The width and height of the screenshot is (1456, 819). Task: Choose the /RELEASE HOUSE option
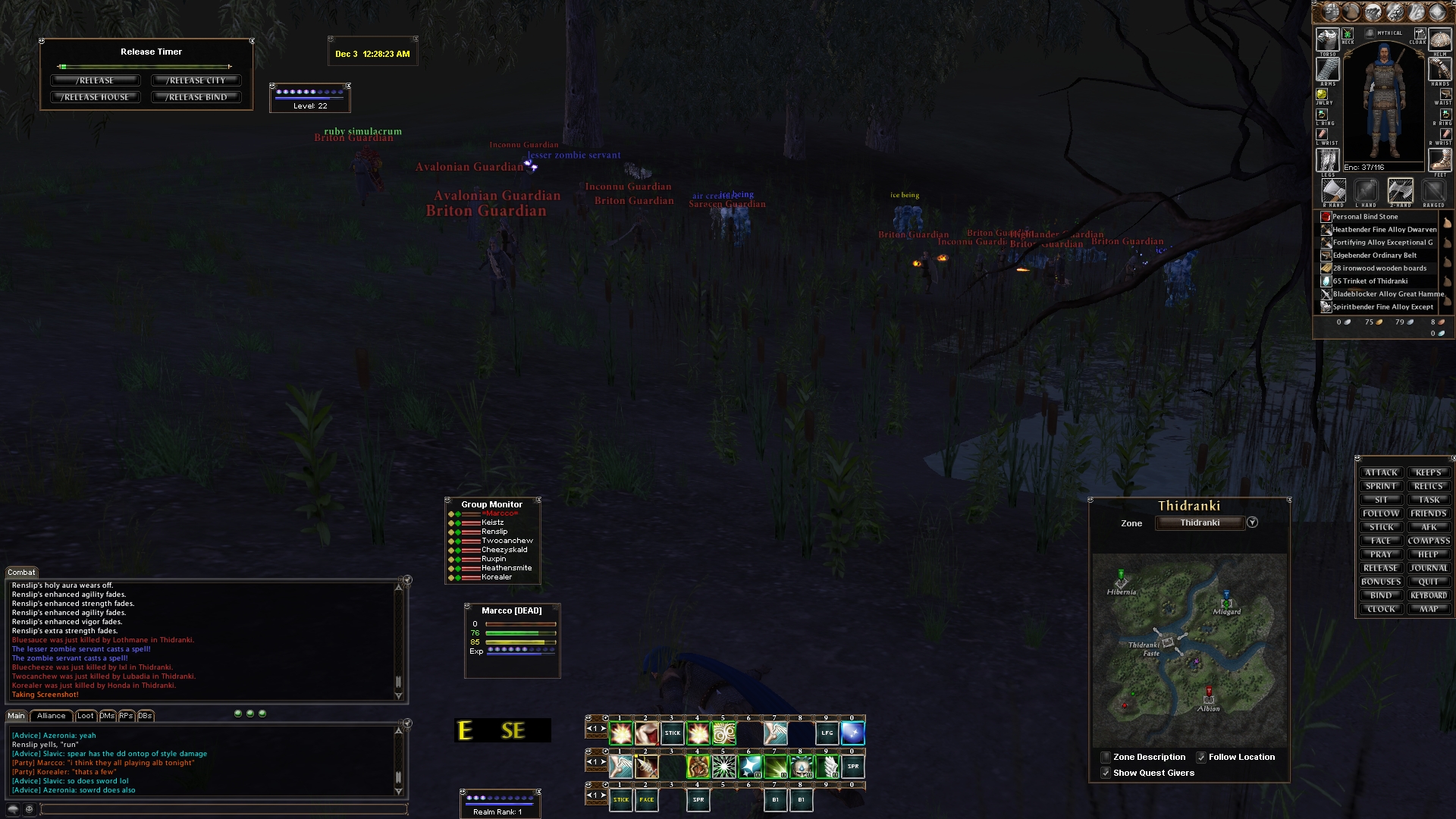click(96, 97)
